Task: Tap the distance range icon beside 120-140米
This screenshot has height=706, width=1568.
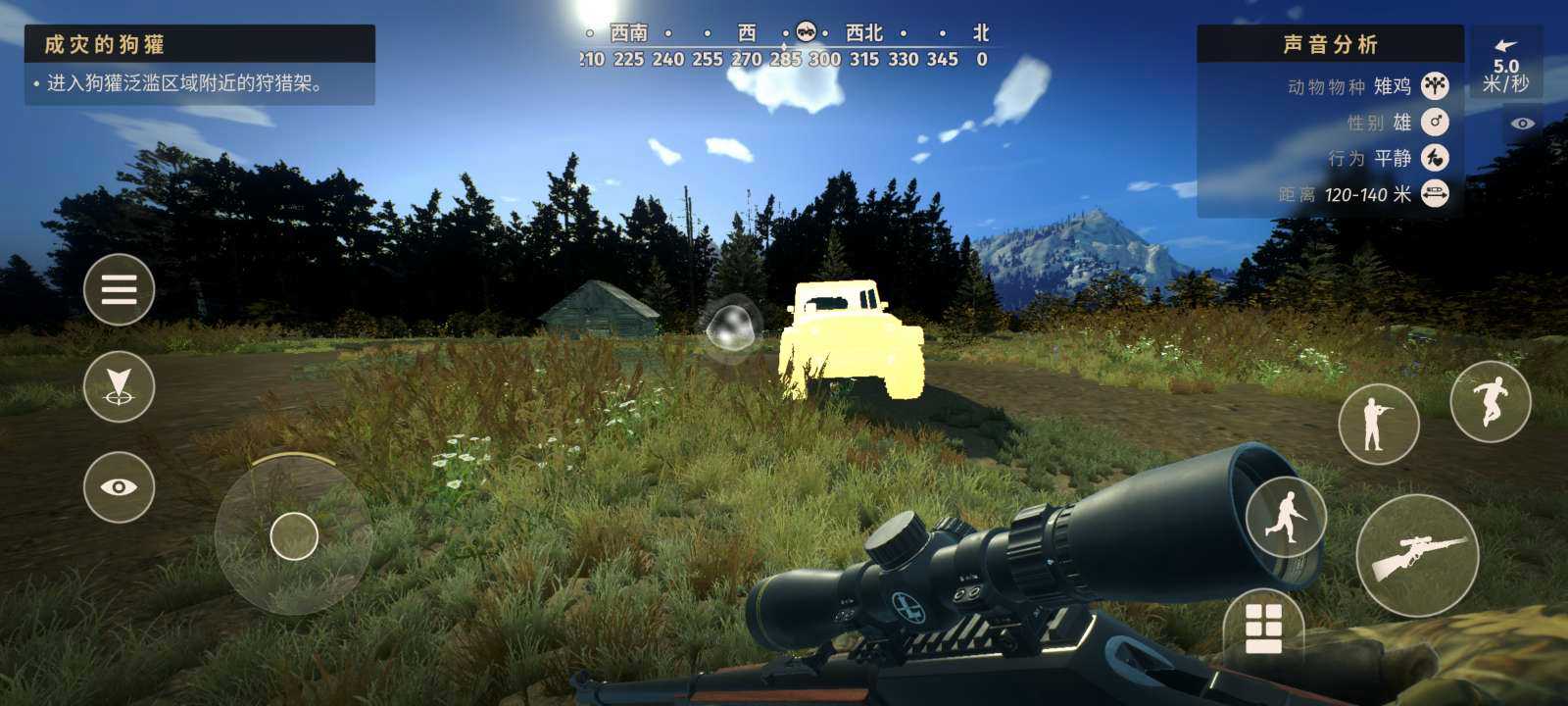Action: point(1434,194)
